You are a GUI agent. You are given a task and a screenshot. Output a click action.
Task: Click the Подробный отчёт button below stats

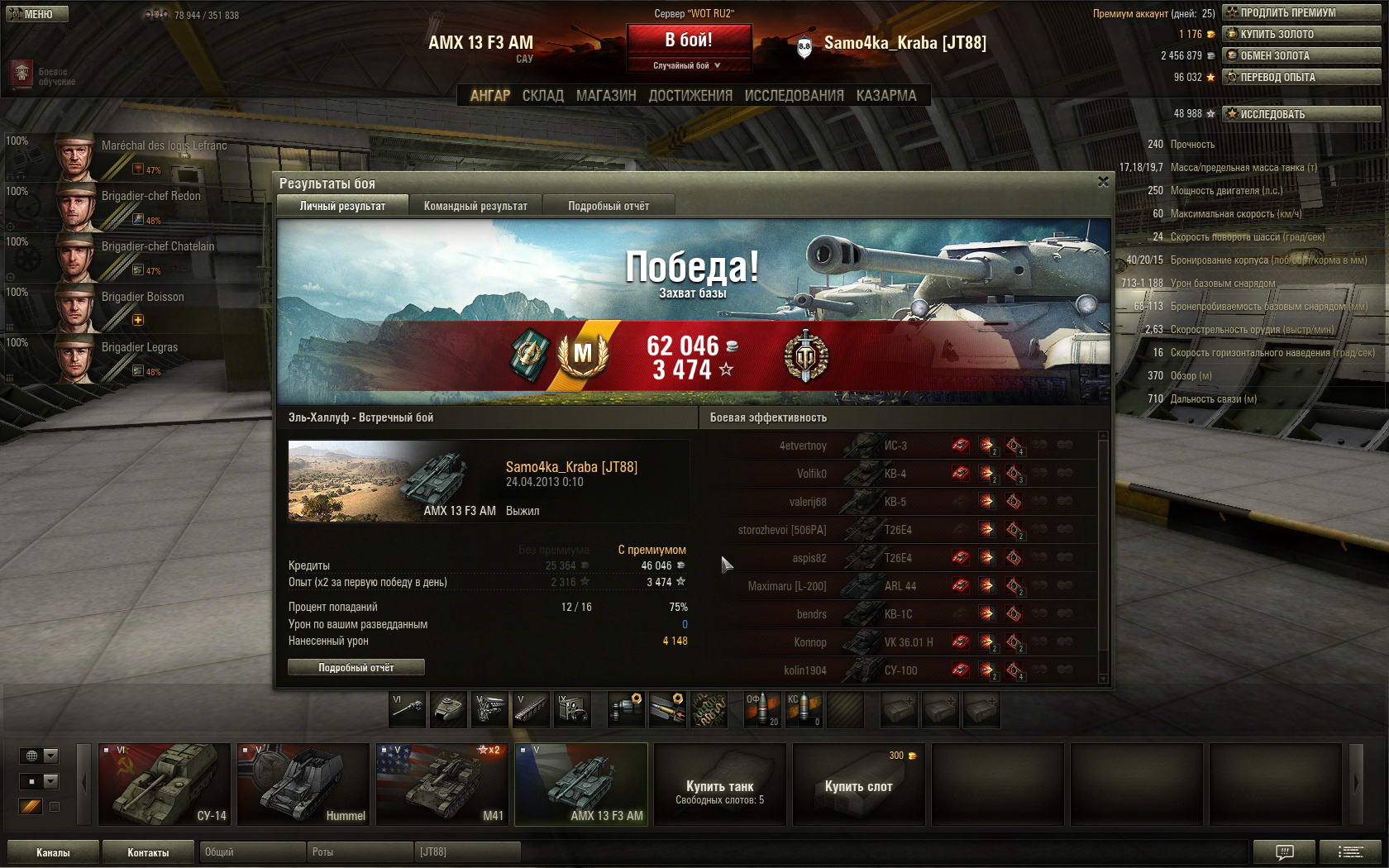(356, 667)
